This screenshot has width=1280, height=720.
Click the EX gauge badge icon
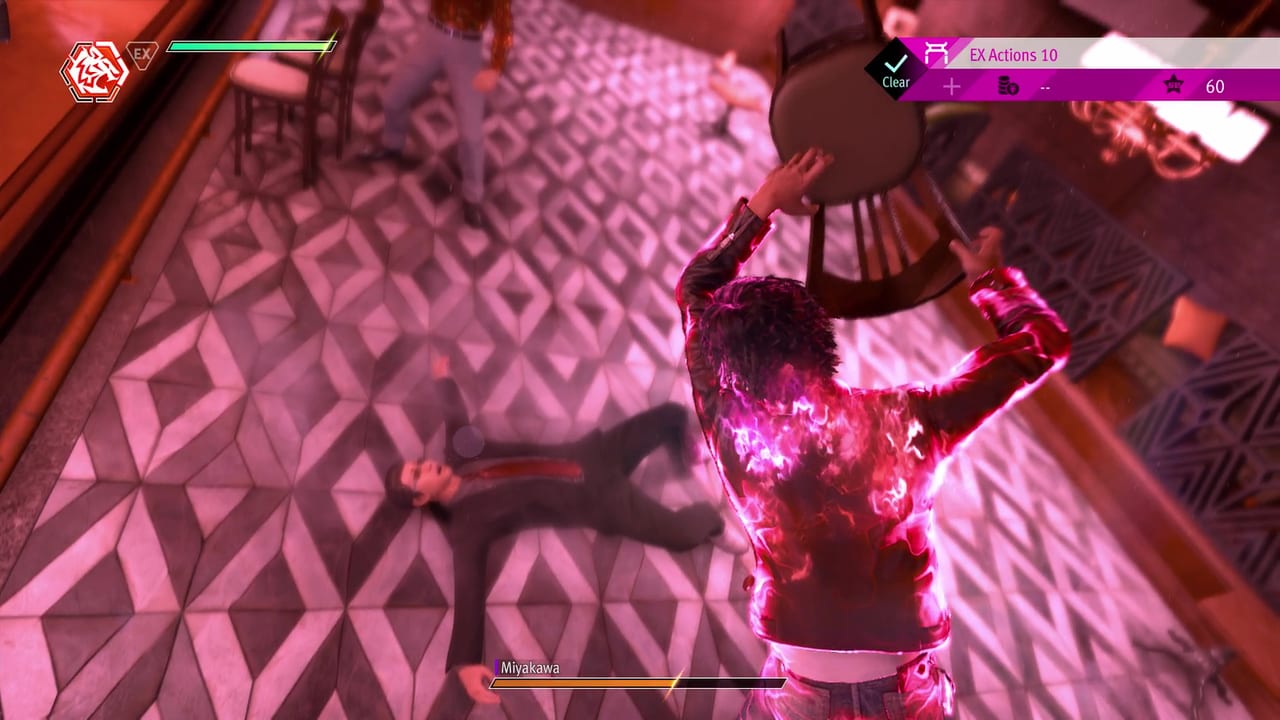(142, 52)
